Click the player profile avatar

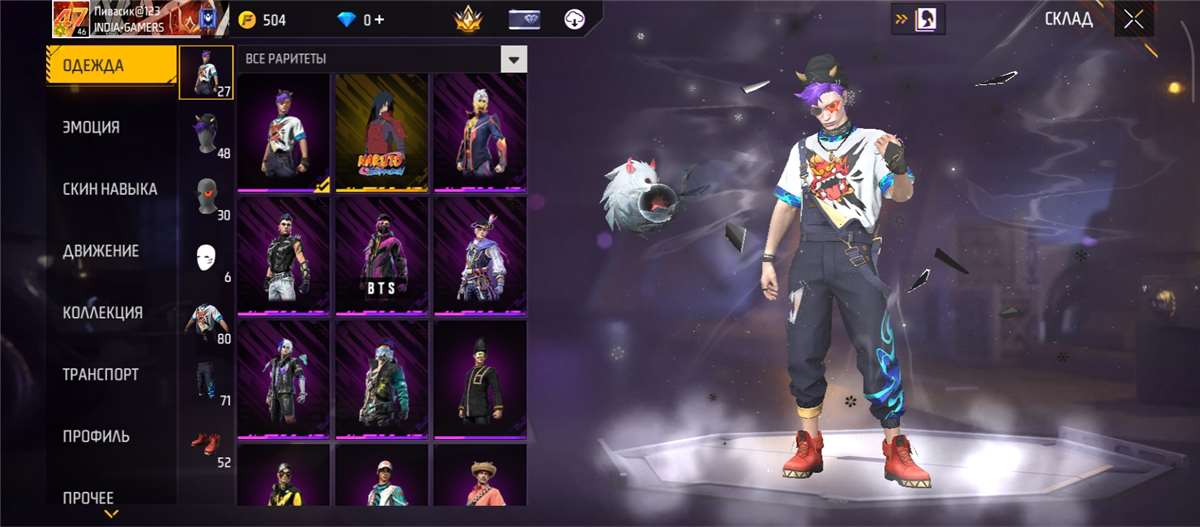(72, 19)
